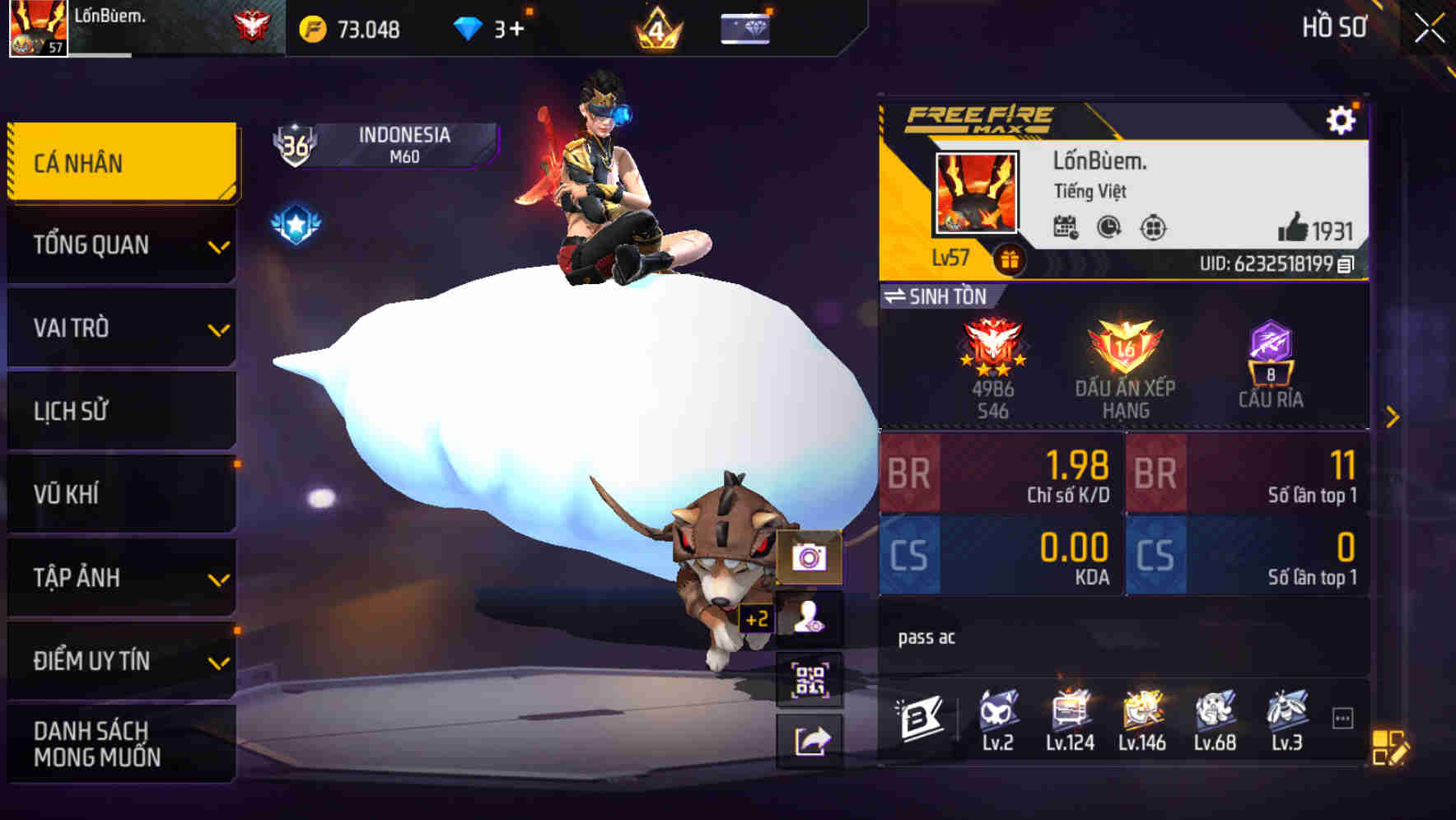Switch to the CÁ NHÂN tab
1456x820 pixels.
121,162
